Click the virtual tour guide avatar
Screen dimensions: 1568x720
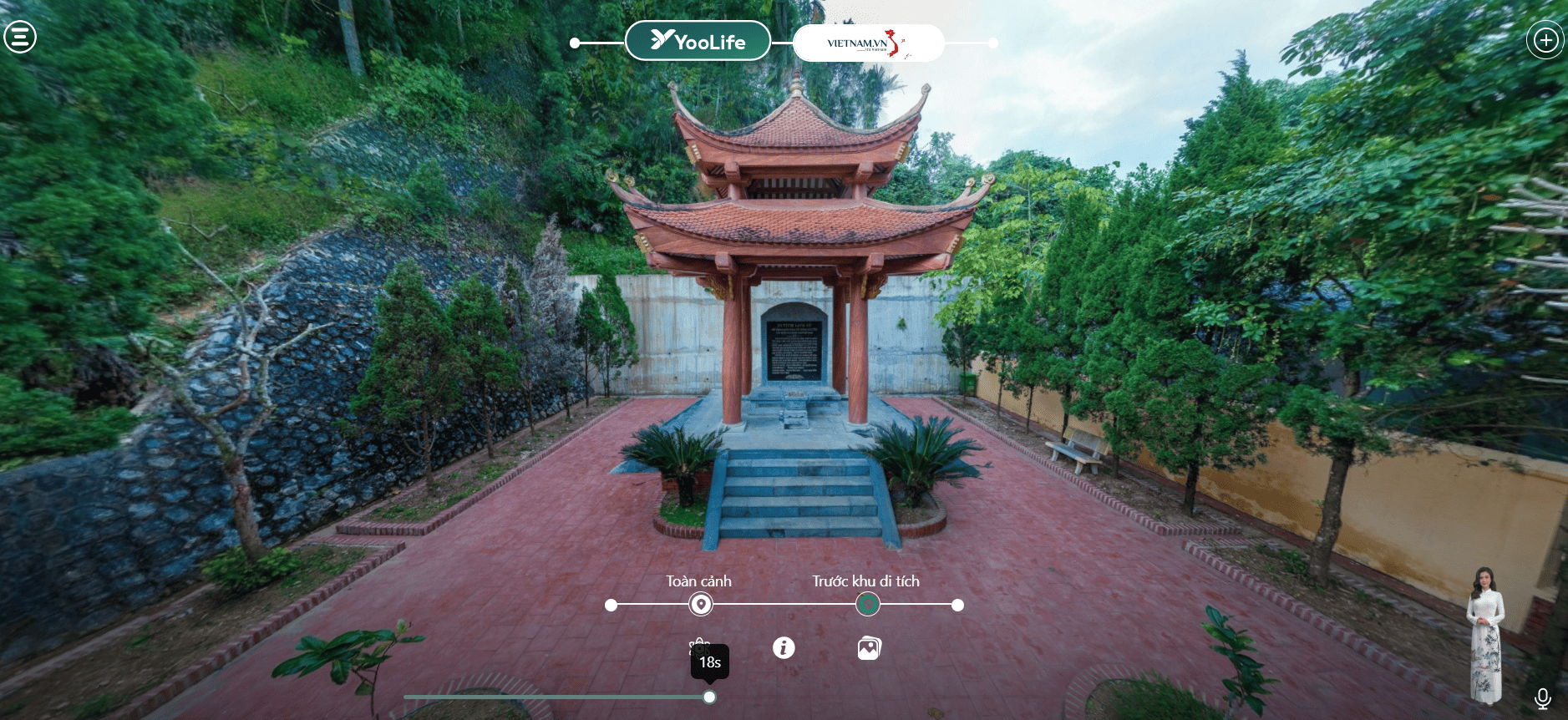coord(1485,635)
